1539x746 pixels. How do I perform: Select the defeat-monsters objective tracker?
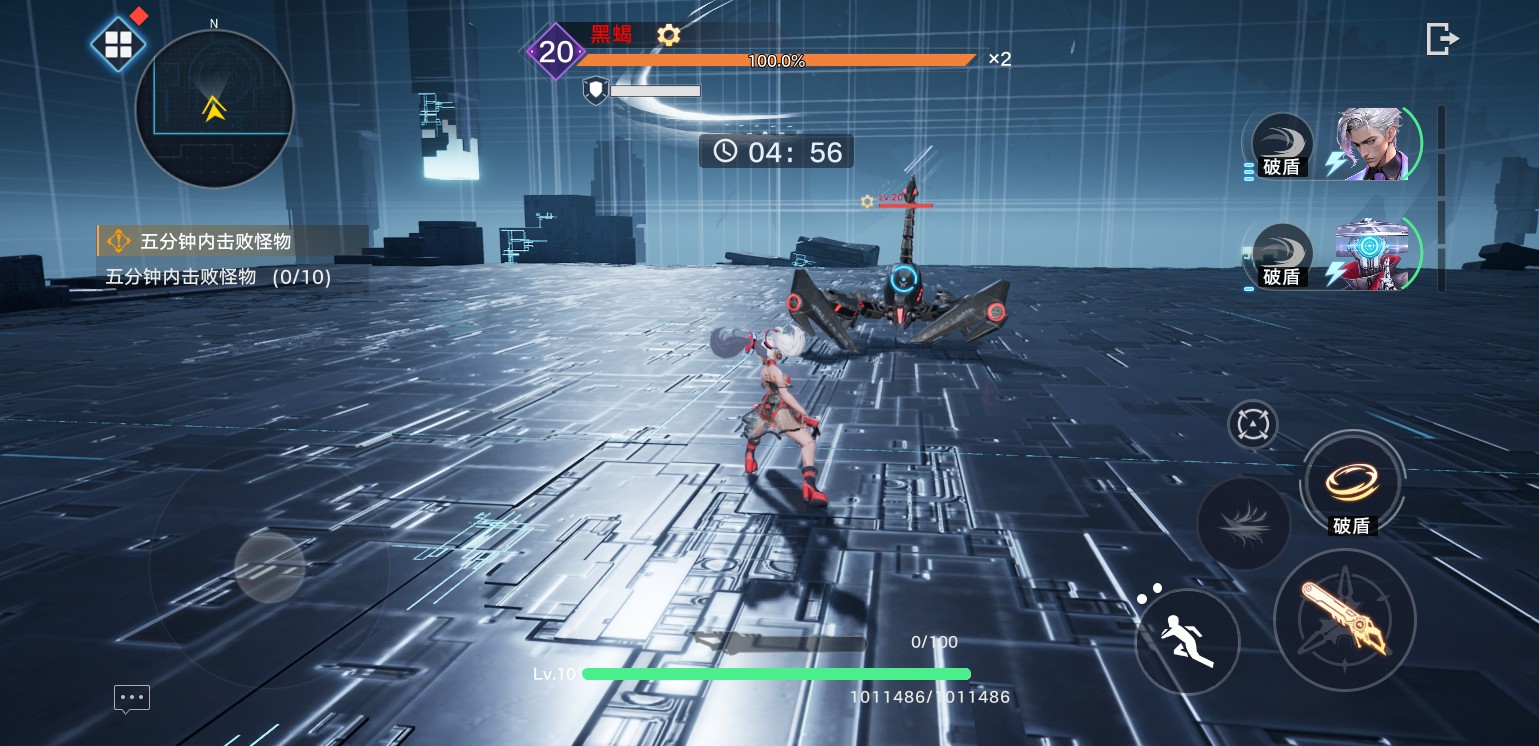(230, 242)
